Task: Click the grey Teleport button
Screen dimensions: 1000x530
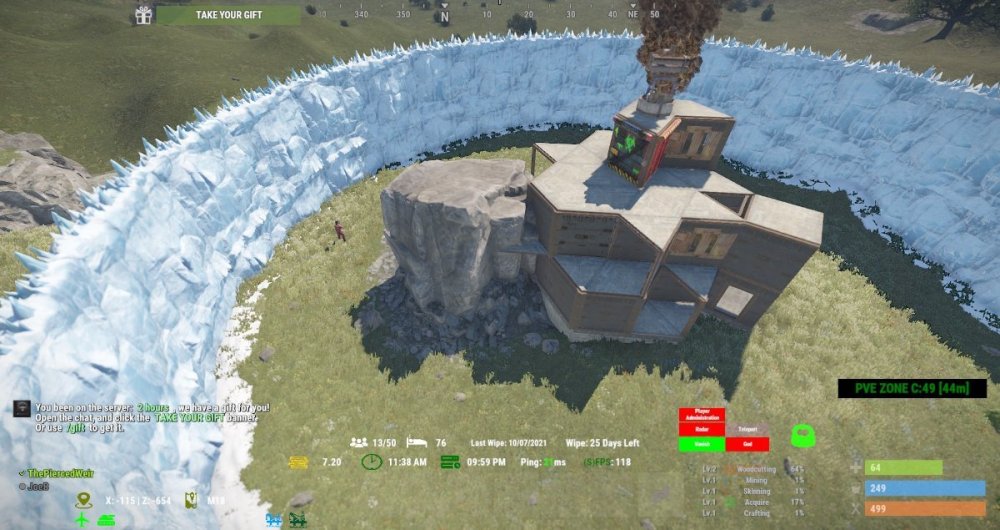Action: click(x=747, y=430)
